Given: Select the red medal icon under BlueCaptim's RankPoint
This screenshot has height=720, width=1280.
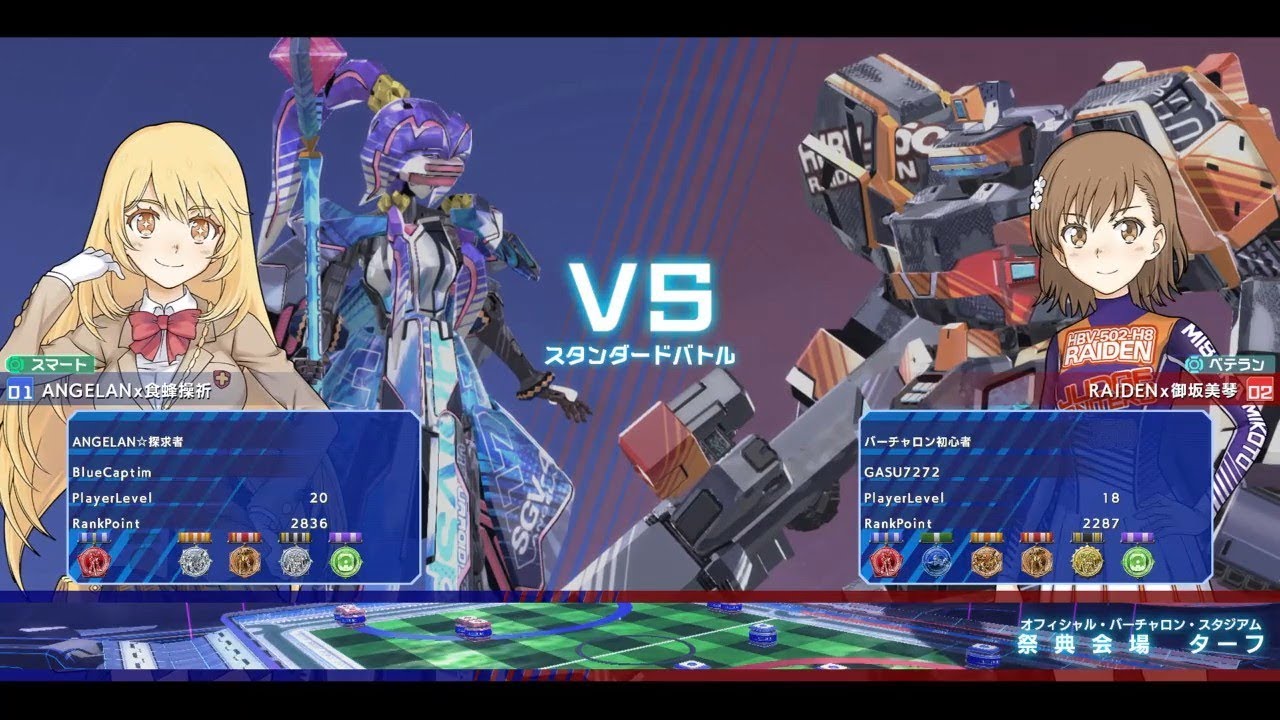Looking at the screenshot, I should pyautogui.click(x=95, y=562).
